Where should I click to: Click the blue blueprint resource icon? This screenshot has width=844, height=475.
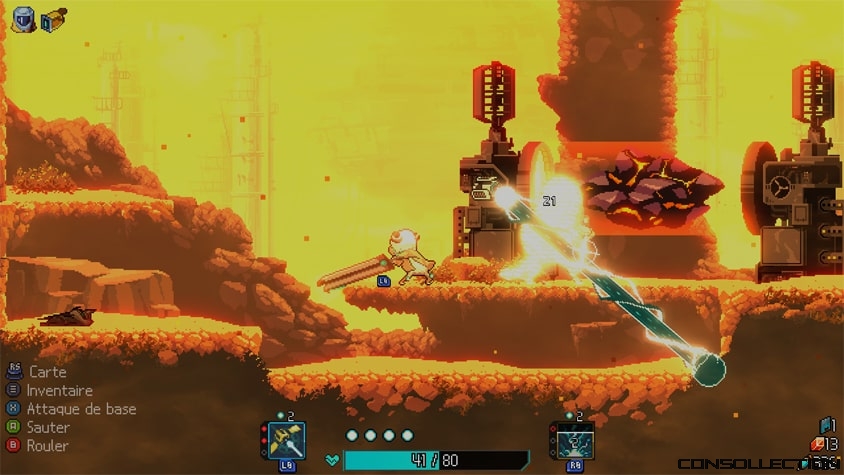click(826, 425)
